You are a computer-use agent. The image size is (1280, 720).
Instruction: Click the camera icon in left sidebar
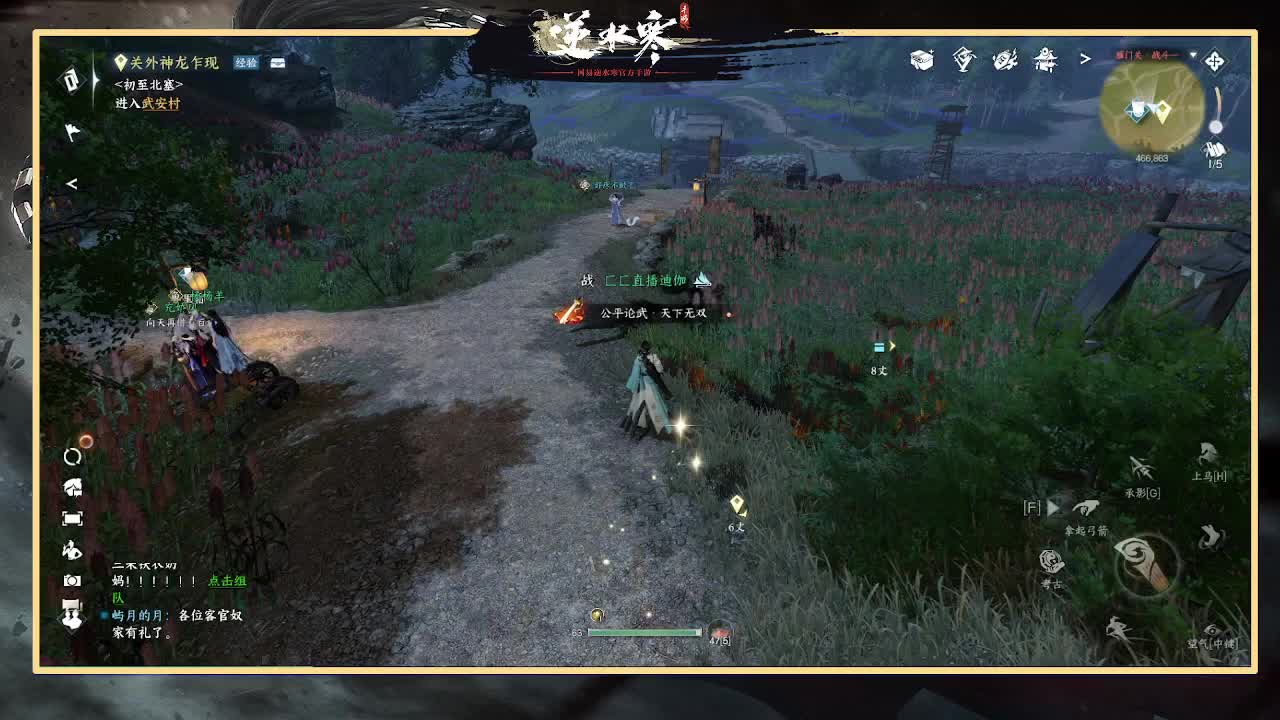click(71, 580)
